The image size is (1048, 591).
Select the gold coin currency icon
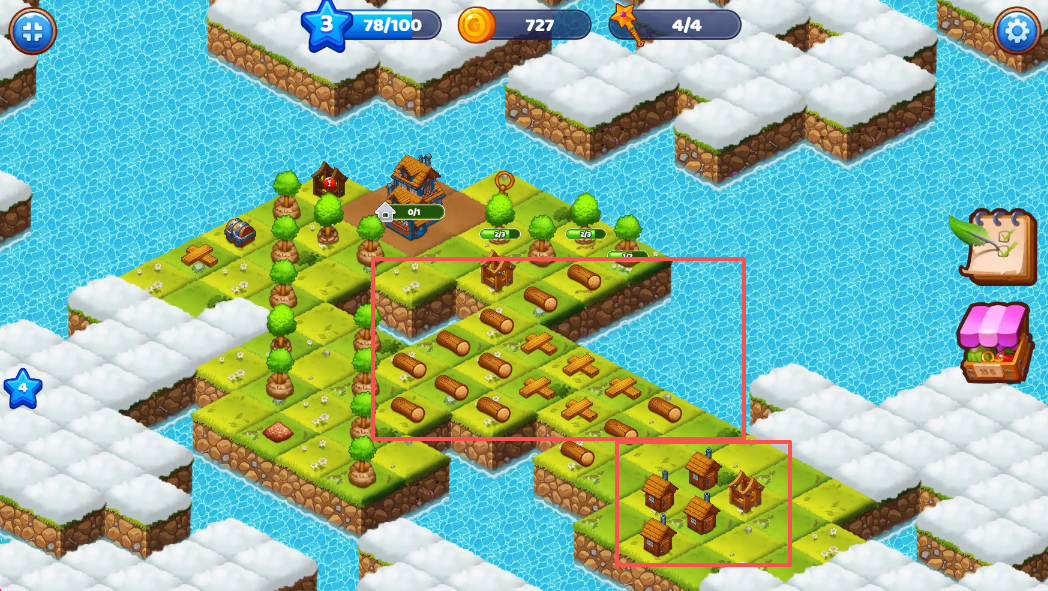(x=477, y=25)
